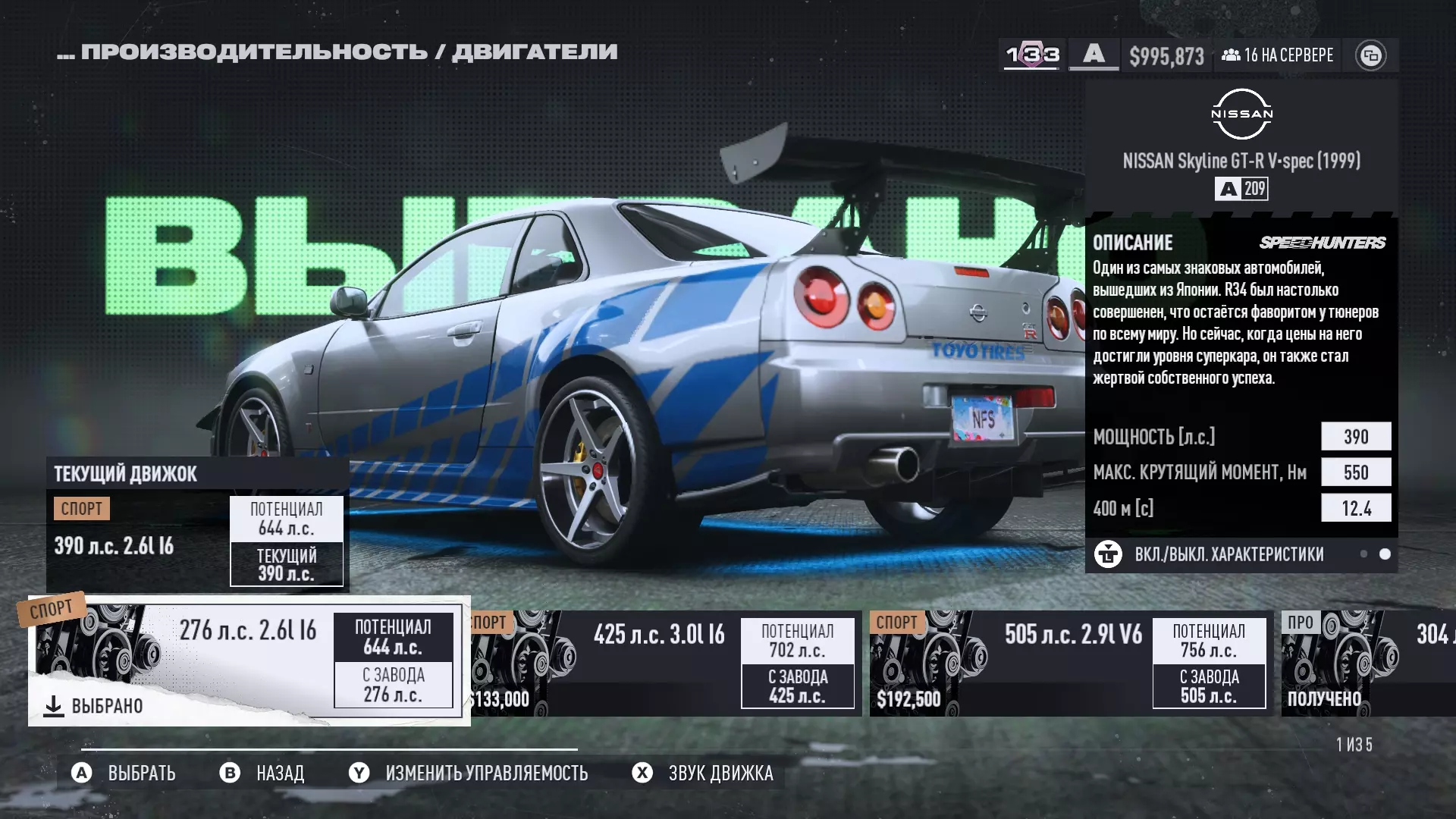The height and width of the screenshot is (819, 1456).
Task: Open the ТЕКУЩИЙ ДВИЖОК current engine panel
Action: pos(197,525)
